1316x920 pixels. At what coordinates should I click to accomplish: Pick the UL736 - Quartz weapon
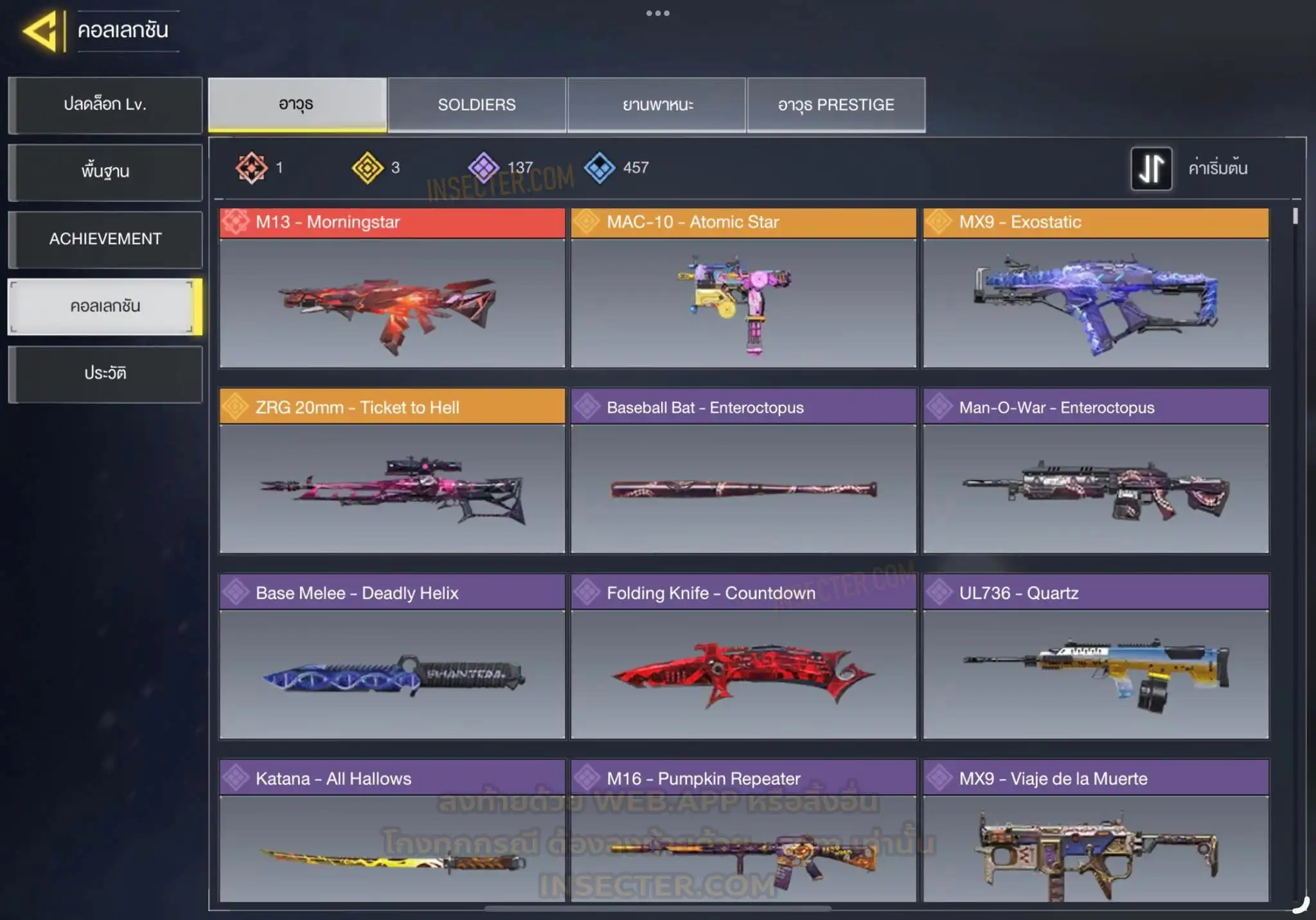[x=1096, y=656]
